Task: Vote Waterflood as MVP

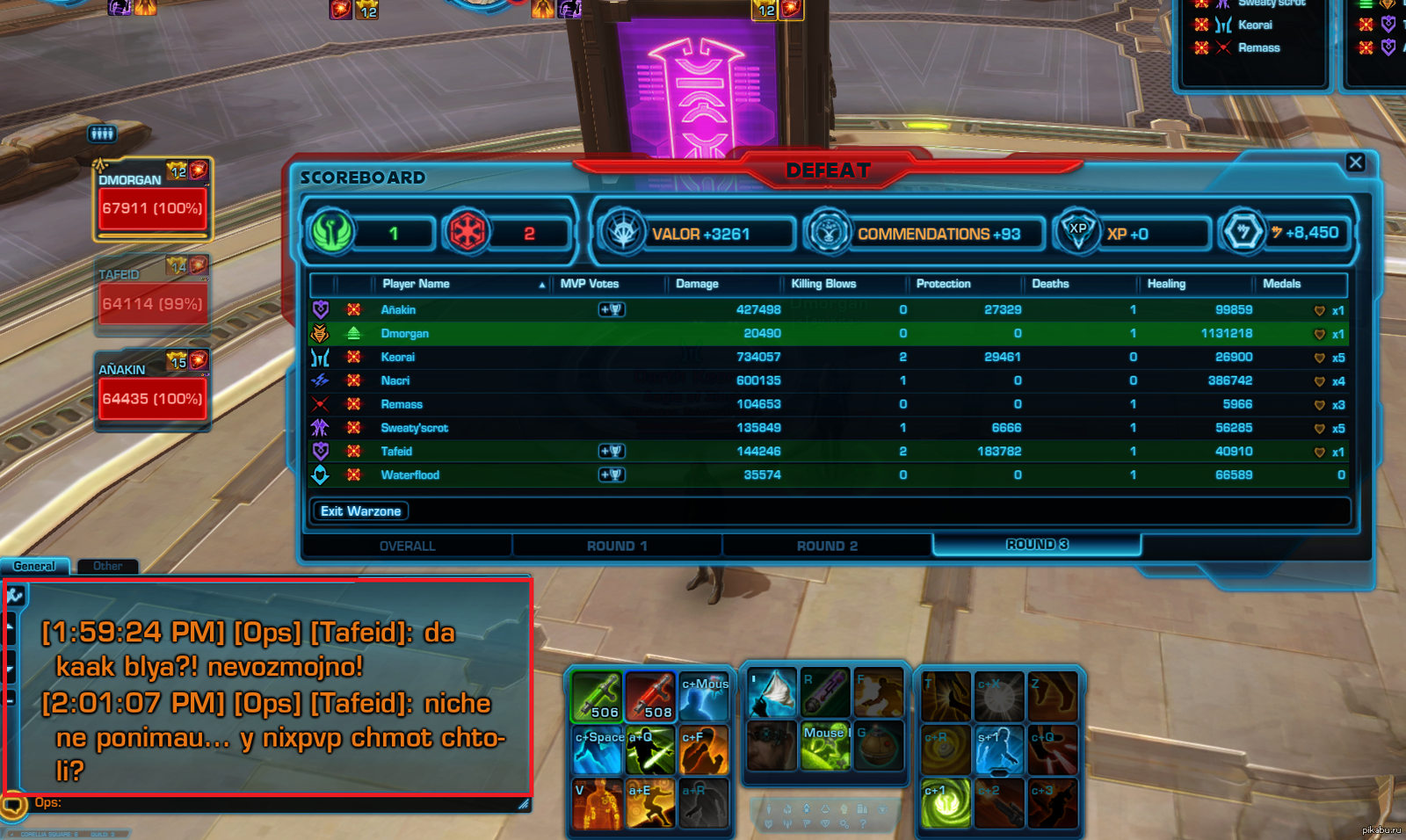Action: [x=612, y=474]
